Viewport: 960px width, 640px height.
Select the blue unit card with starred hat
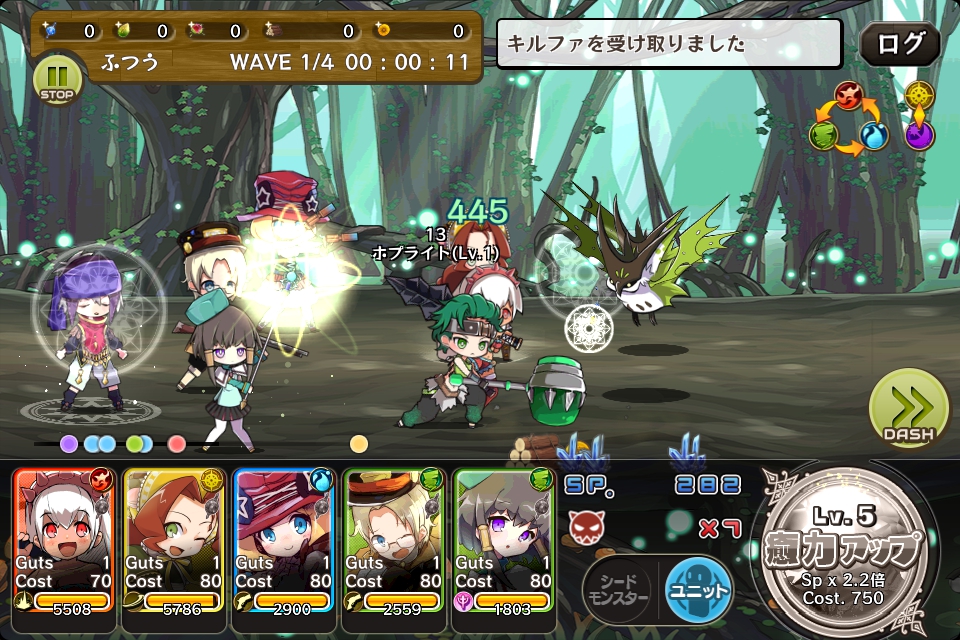(284, 540)
